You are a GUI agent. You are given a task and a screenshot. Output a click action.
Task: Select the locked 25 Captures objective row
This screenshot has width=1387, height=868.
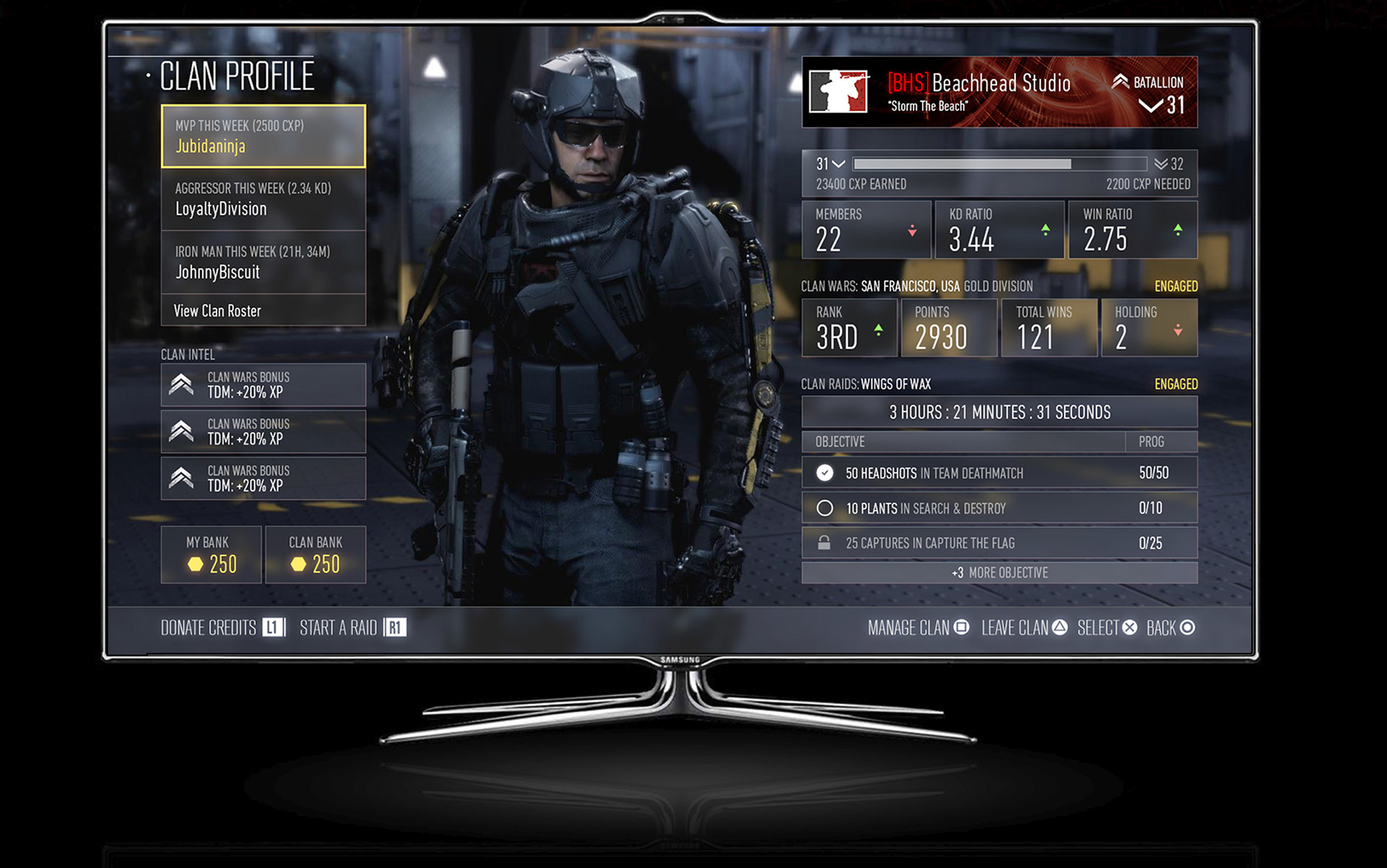pos(999,543)
